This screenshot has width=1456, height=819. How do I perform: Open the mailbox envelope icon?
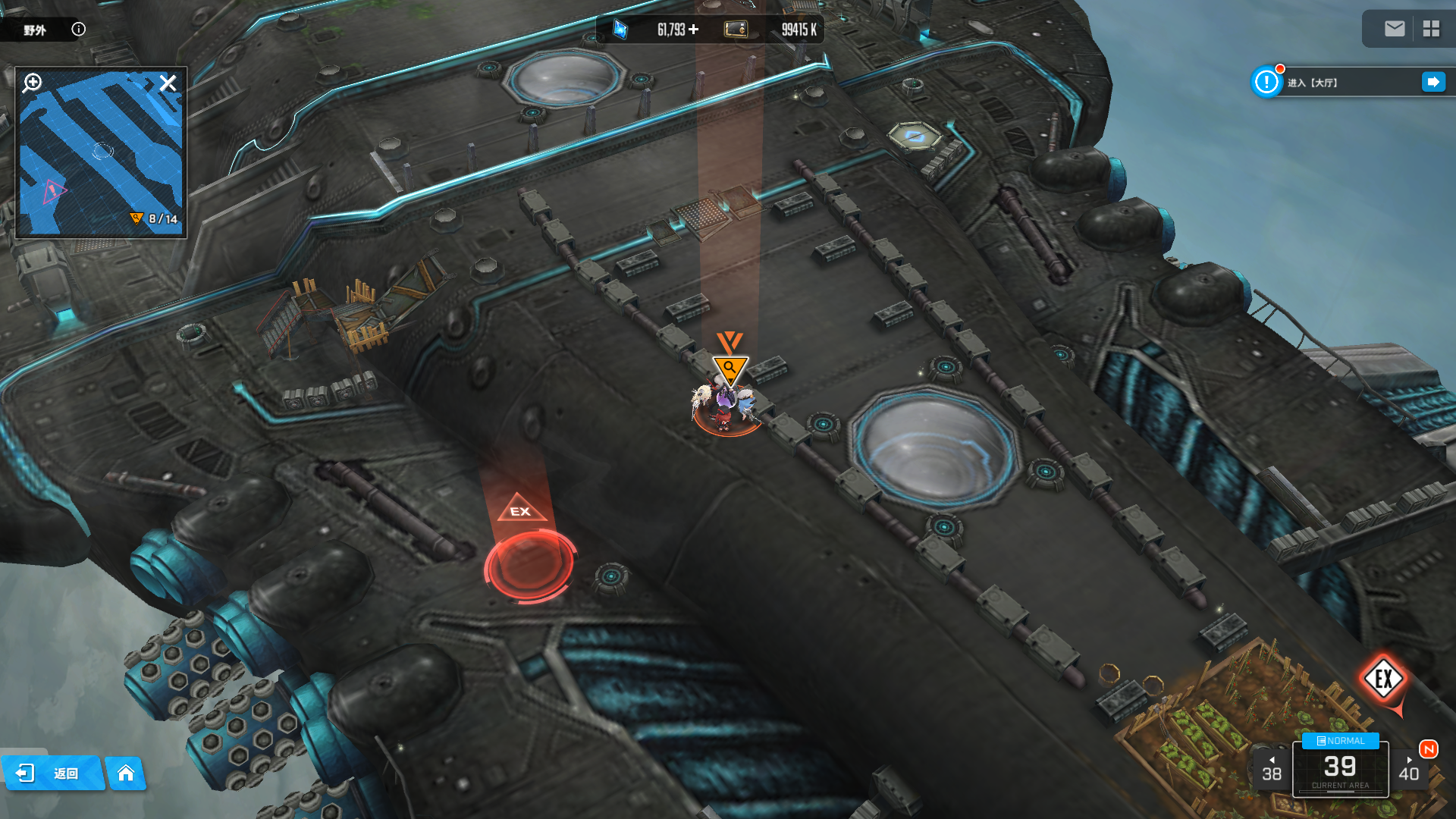(1394, 29)
